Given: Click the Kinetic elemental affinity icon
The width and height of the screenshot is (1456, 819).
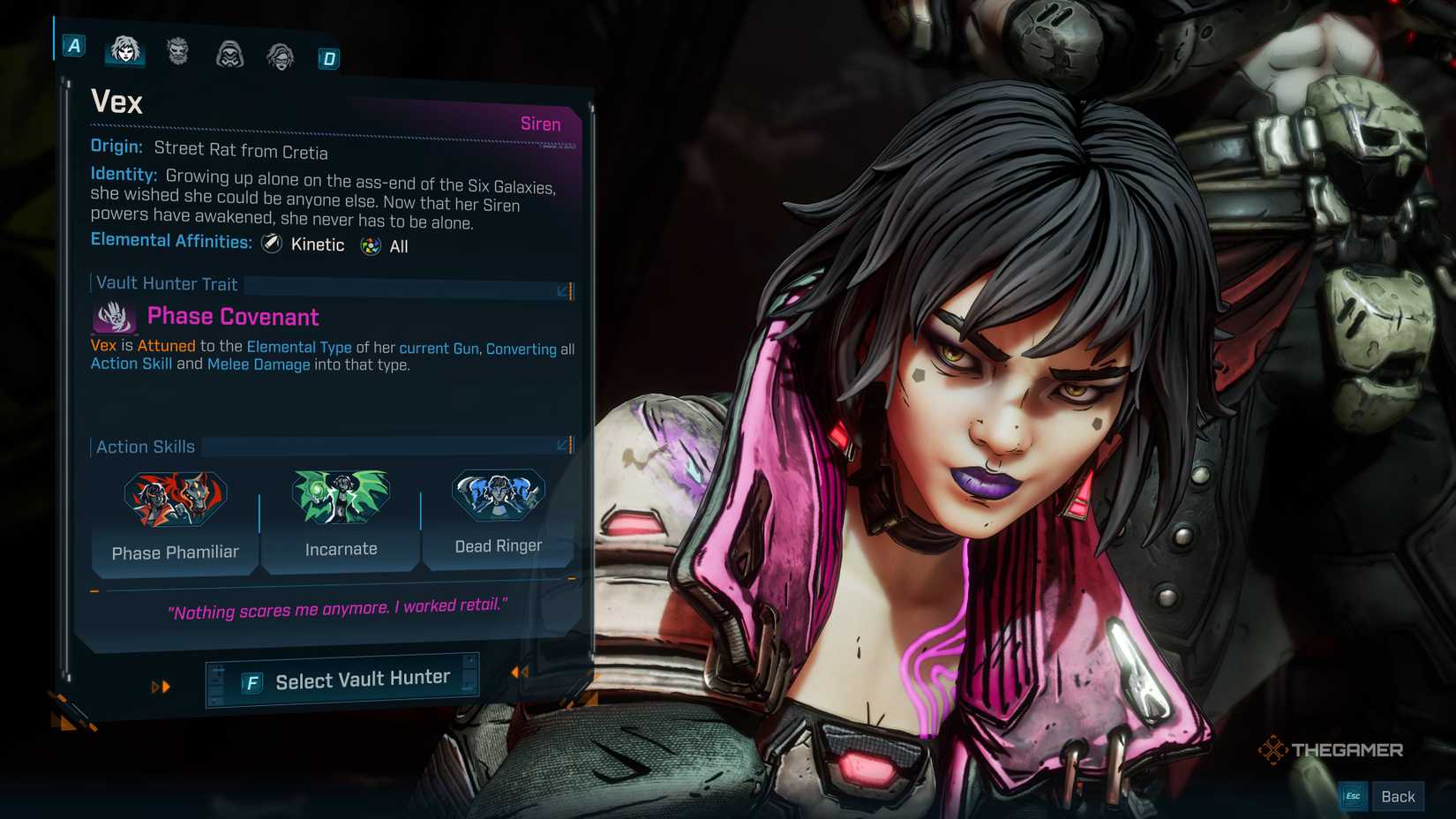Looking at the screenshot, I should point(269,244).
